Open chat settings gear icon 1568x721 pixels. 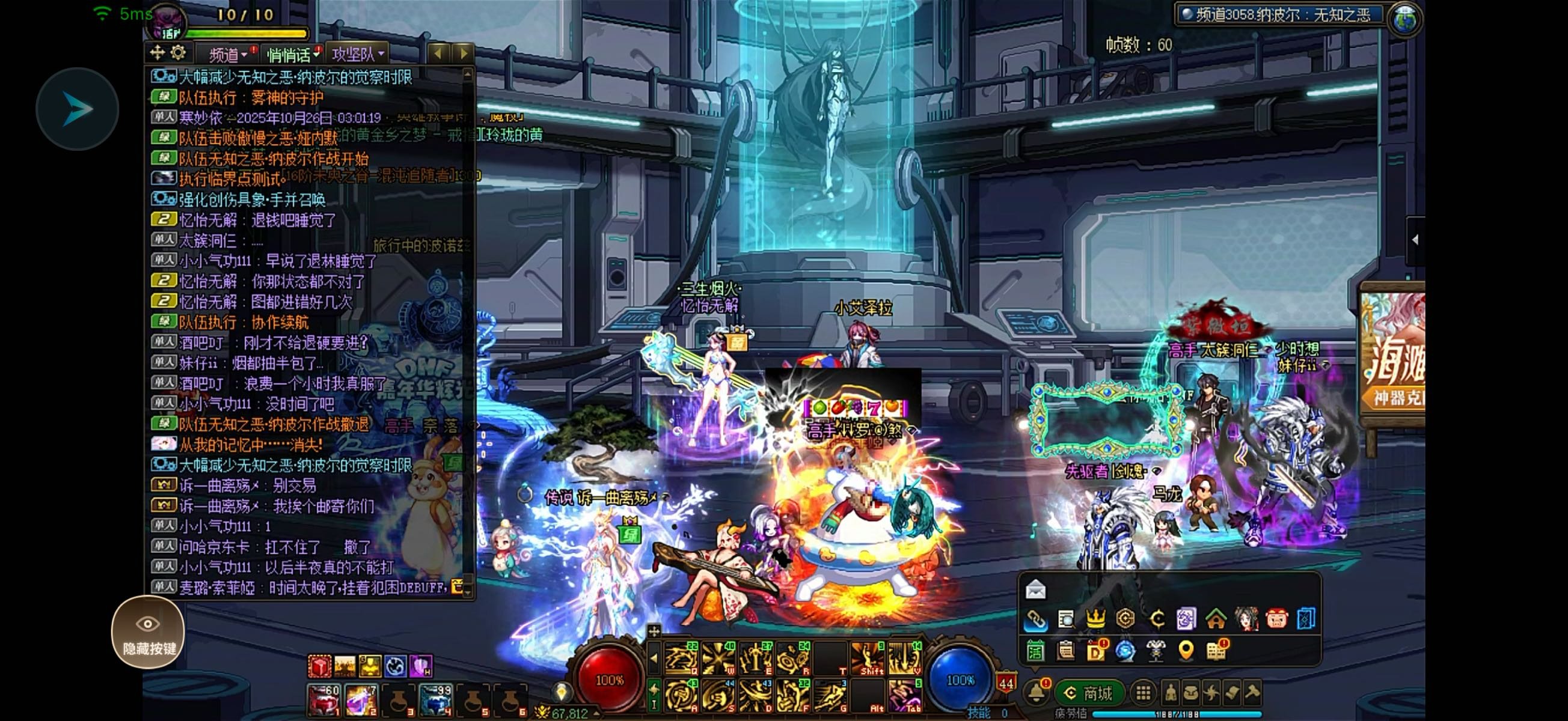click(178, 53)
